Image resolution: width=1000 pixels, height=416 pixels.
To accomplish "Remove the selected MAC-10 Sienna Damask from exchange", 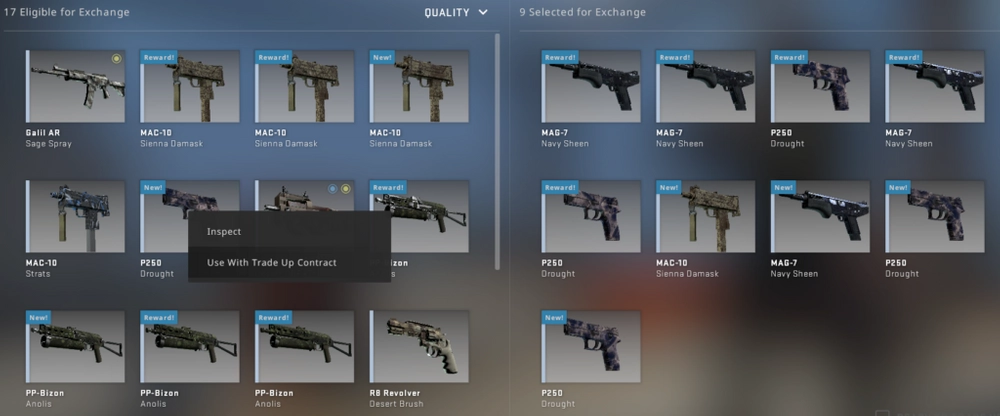I will click(x=706, y=216).
